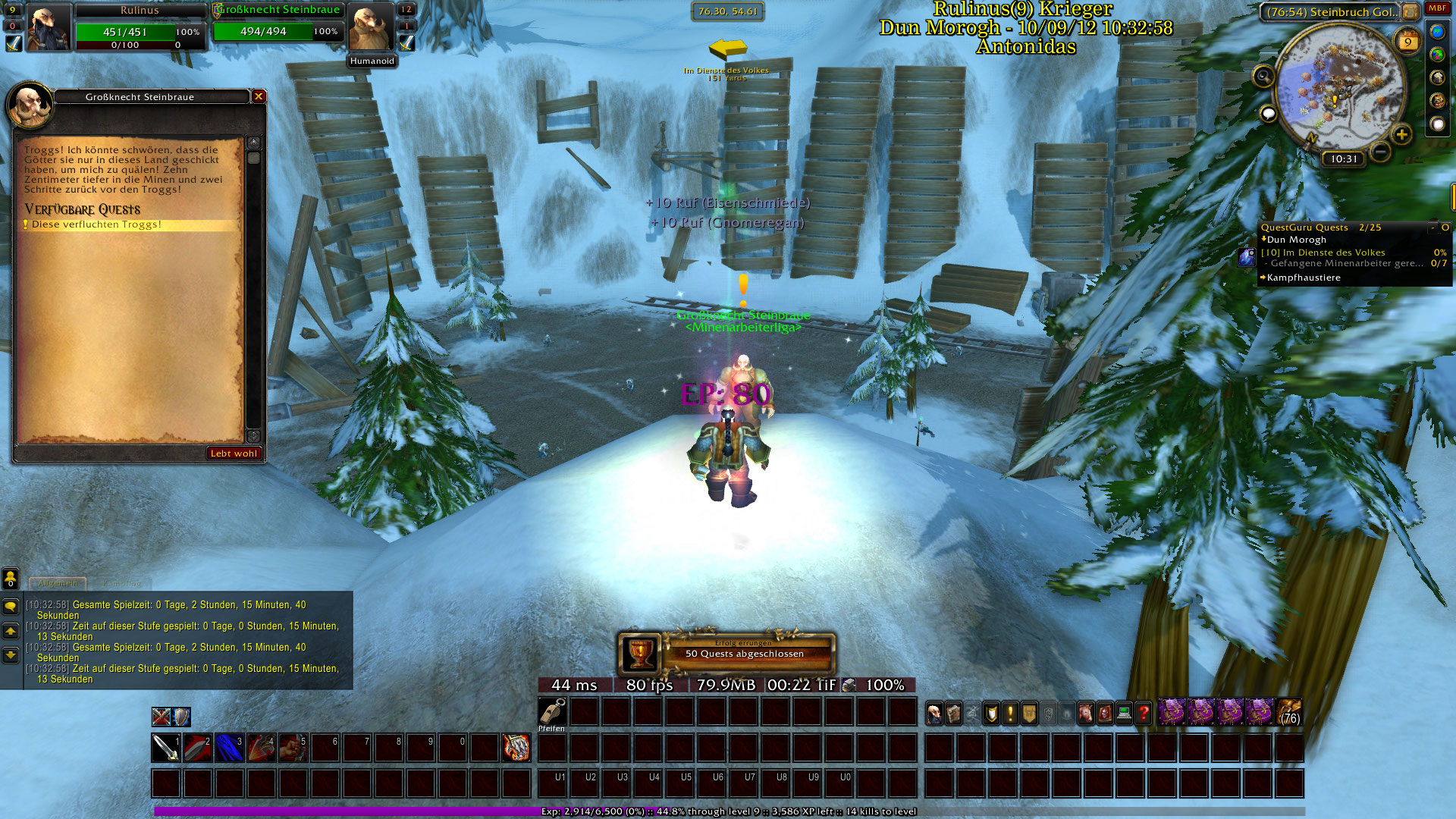Screen dimensions: 1456x819
Task: Open the quest log exclamation mark icon
Action: (1010, 713)
